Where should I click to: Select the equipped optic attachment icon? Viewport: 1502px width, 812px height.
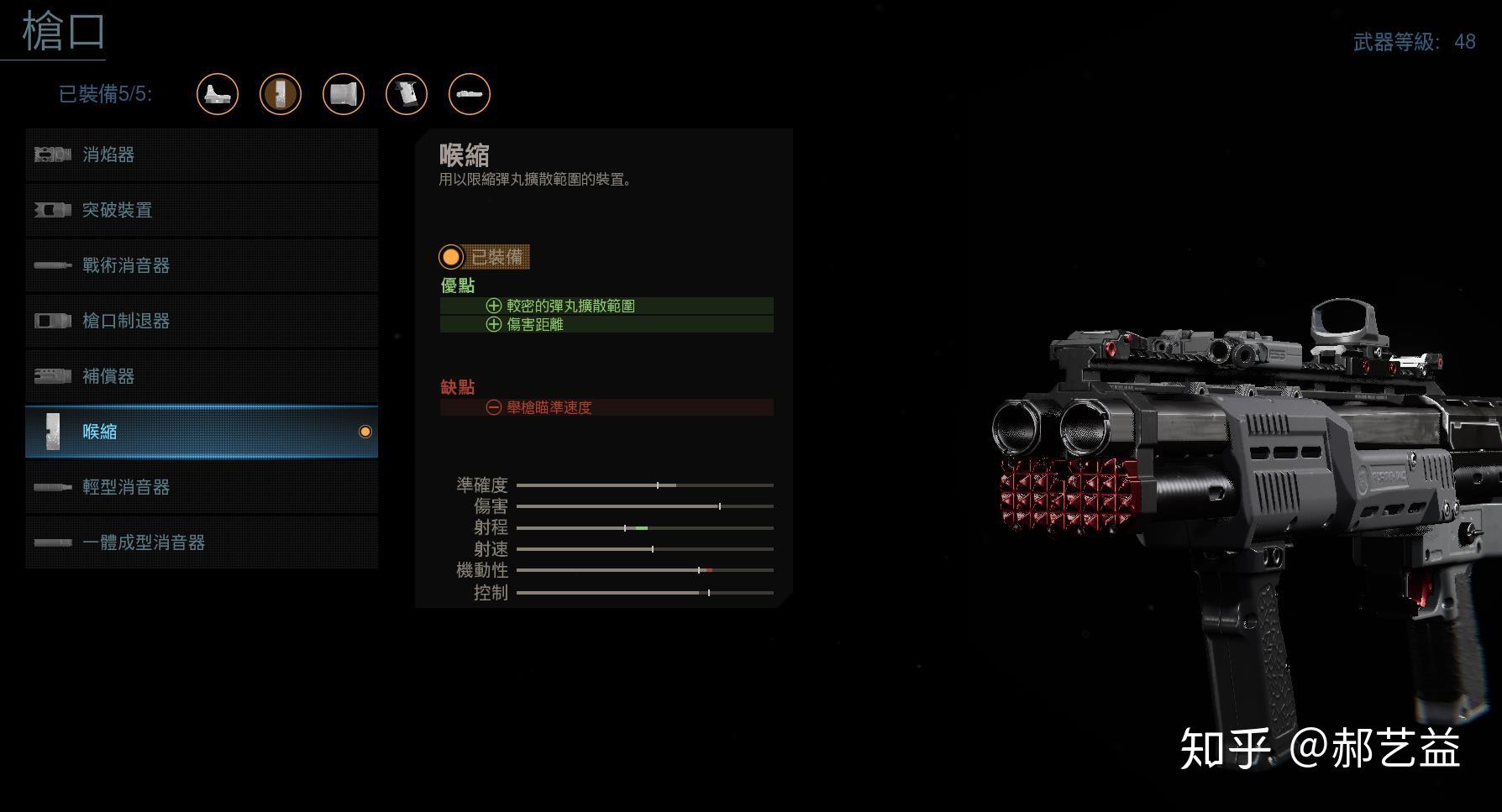[217, 94]
